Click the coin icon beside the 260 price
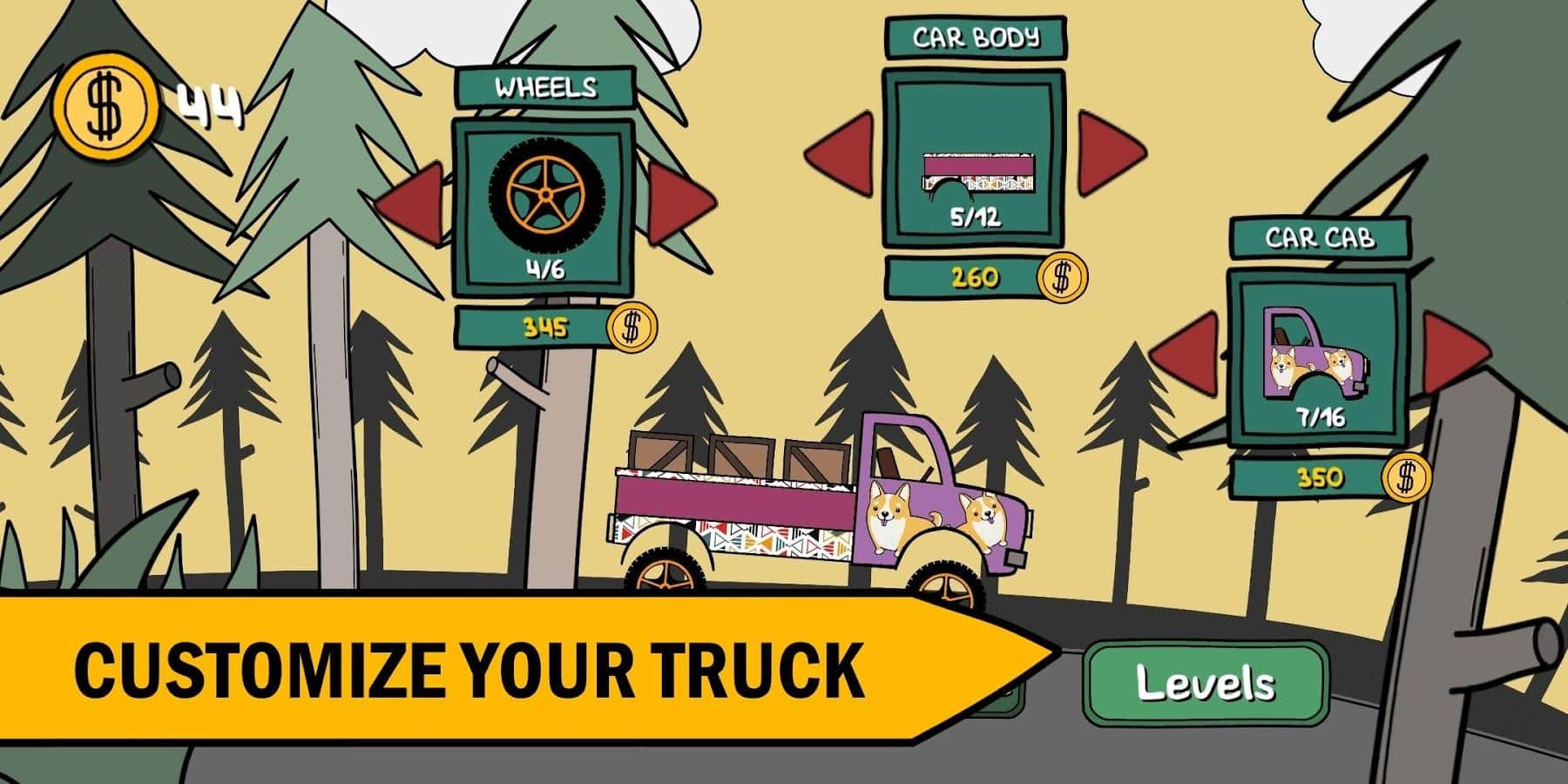Screen dimensions: 1568x784 [x=1061, y=280]
